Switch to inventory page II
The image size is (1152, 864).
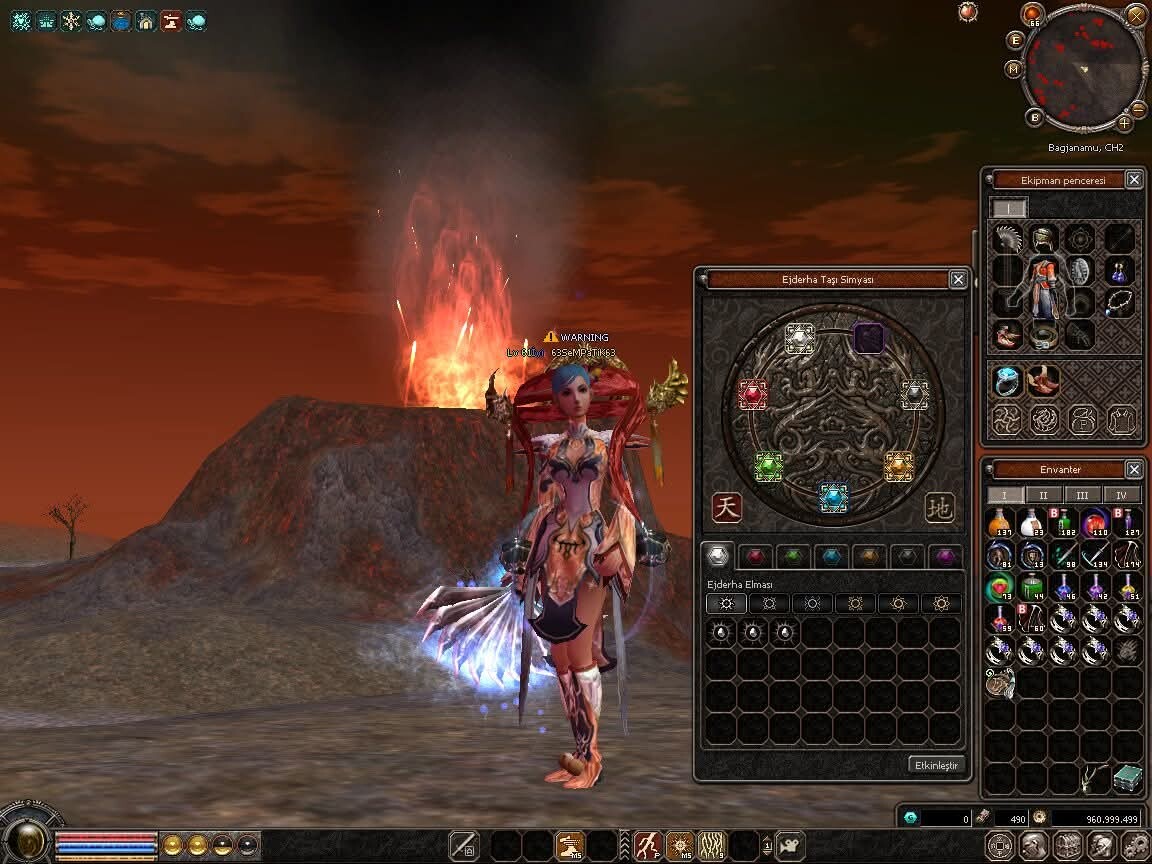[1044, 495]
